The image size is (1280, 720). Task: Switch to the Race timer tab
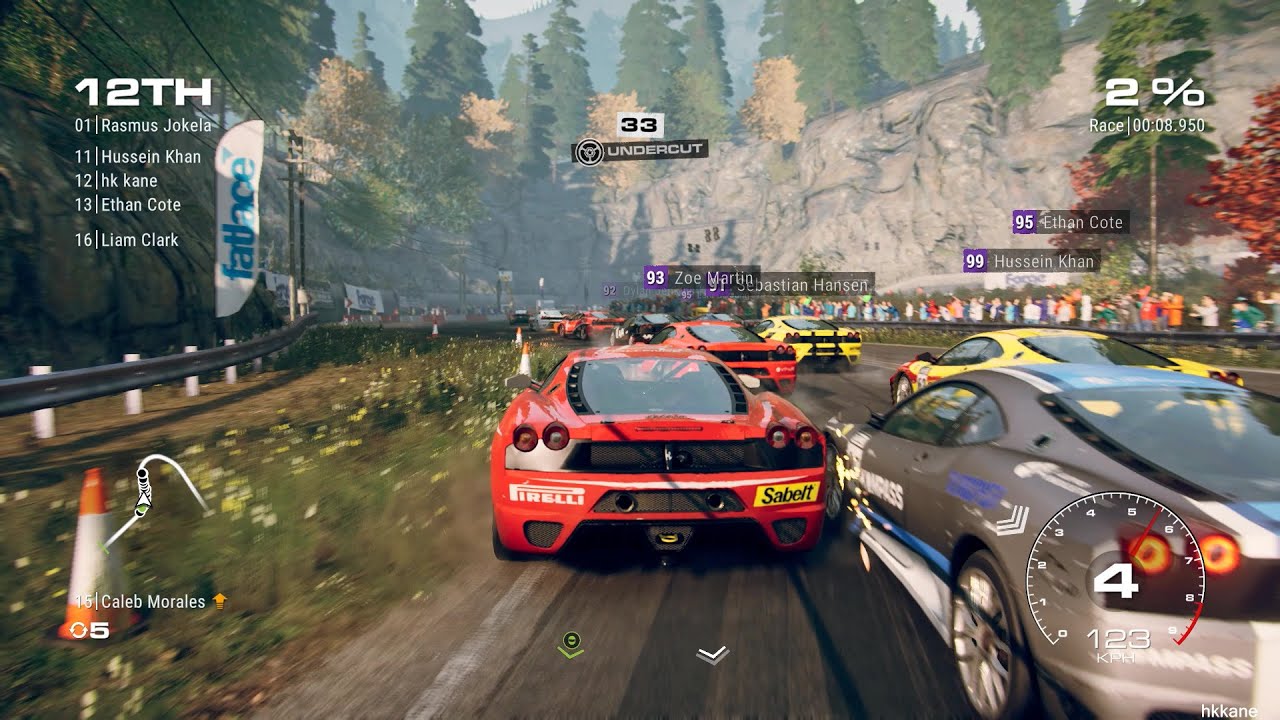click(1147, 126)
